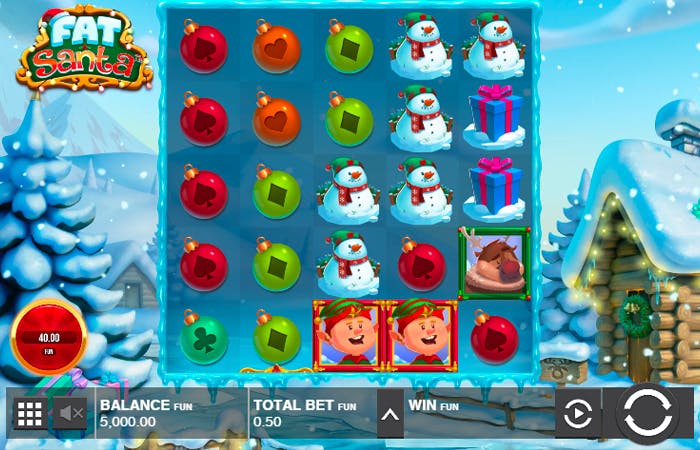Open the grid menu icon
Viewport: 700px width, 450px height.
point(29,413)
